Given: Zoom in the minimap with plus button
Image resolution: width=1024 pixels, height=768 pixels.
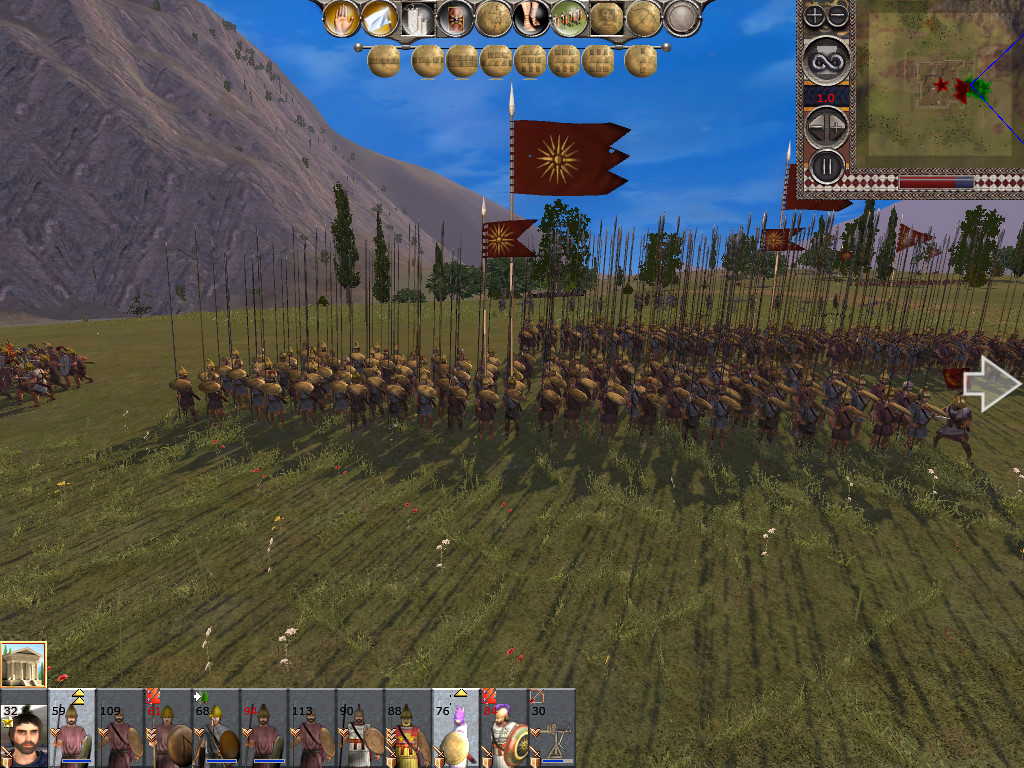Looking at the screenshot, I should click(x=815, y=16).
